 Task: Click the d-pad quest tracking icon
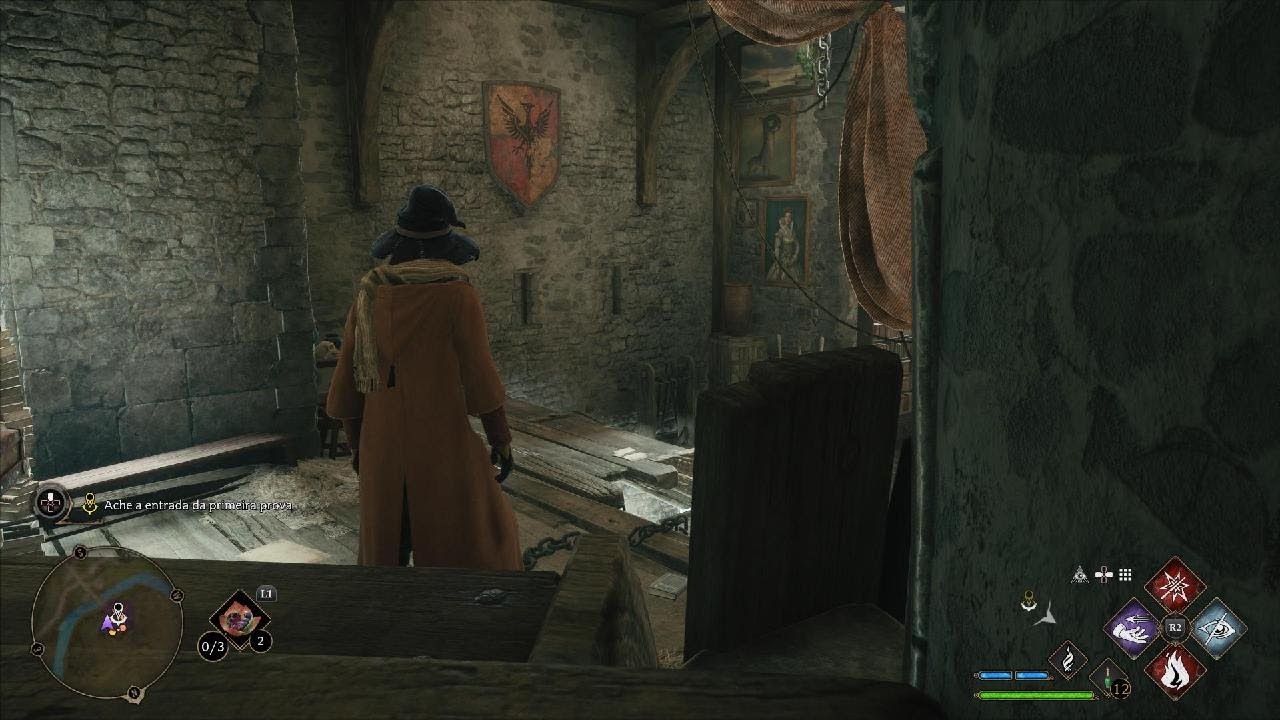(50, 502)
